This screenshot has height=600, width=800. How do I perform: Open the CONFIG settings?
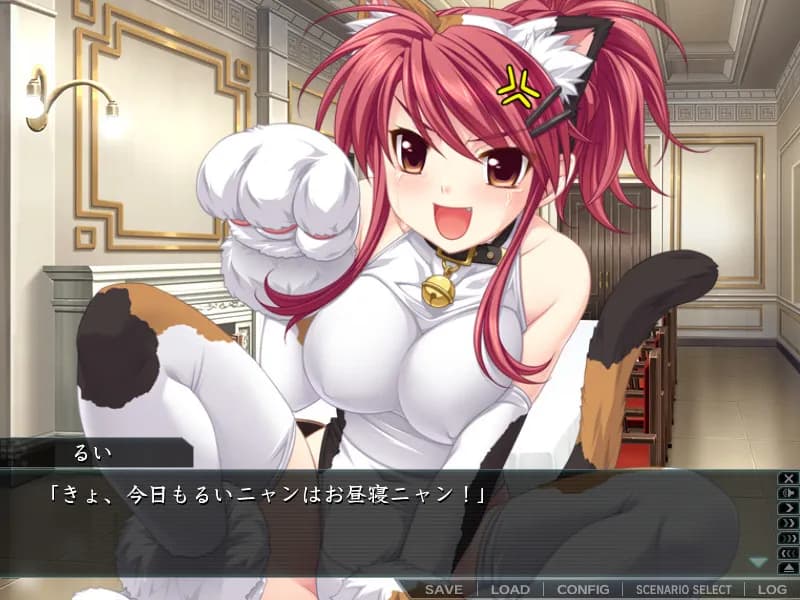(583, 589)
